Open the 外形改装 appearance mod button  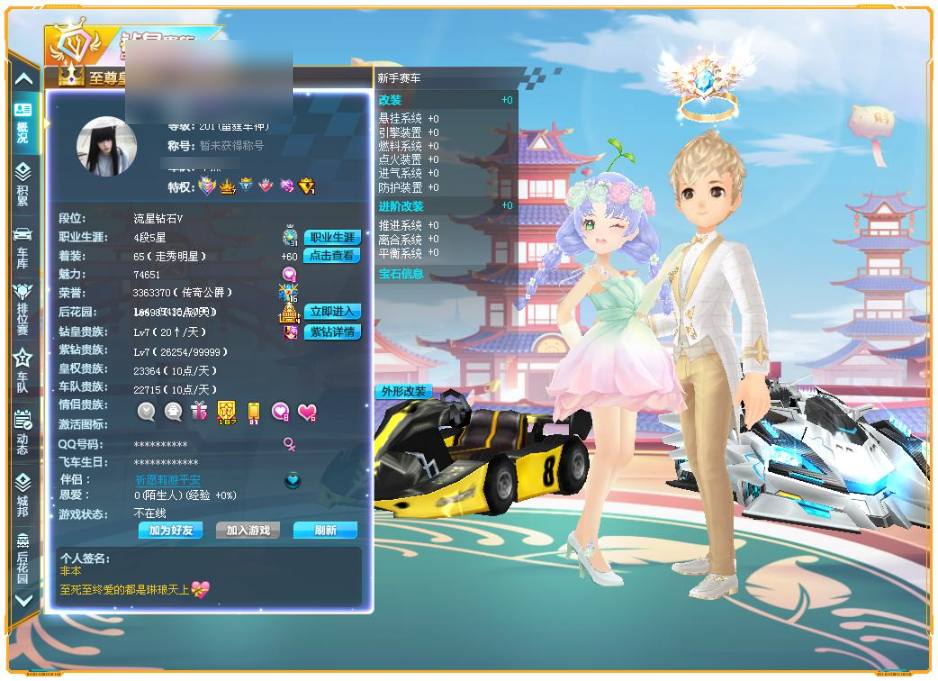[404, 391]
